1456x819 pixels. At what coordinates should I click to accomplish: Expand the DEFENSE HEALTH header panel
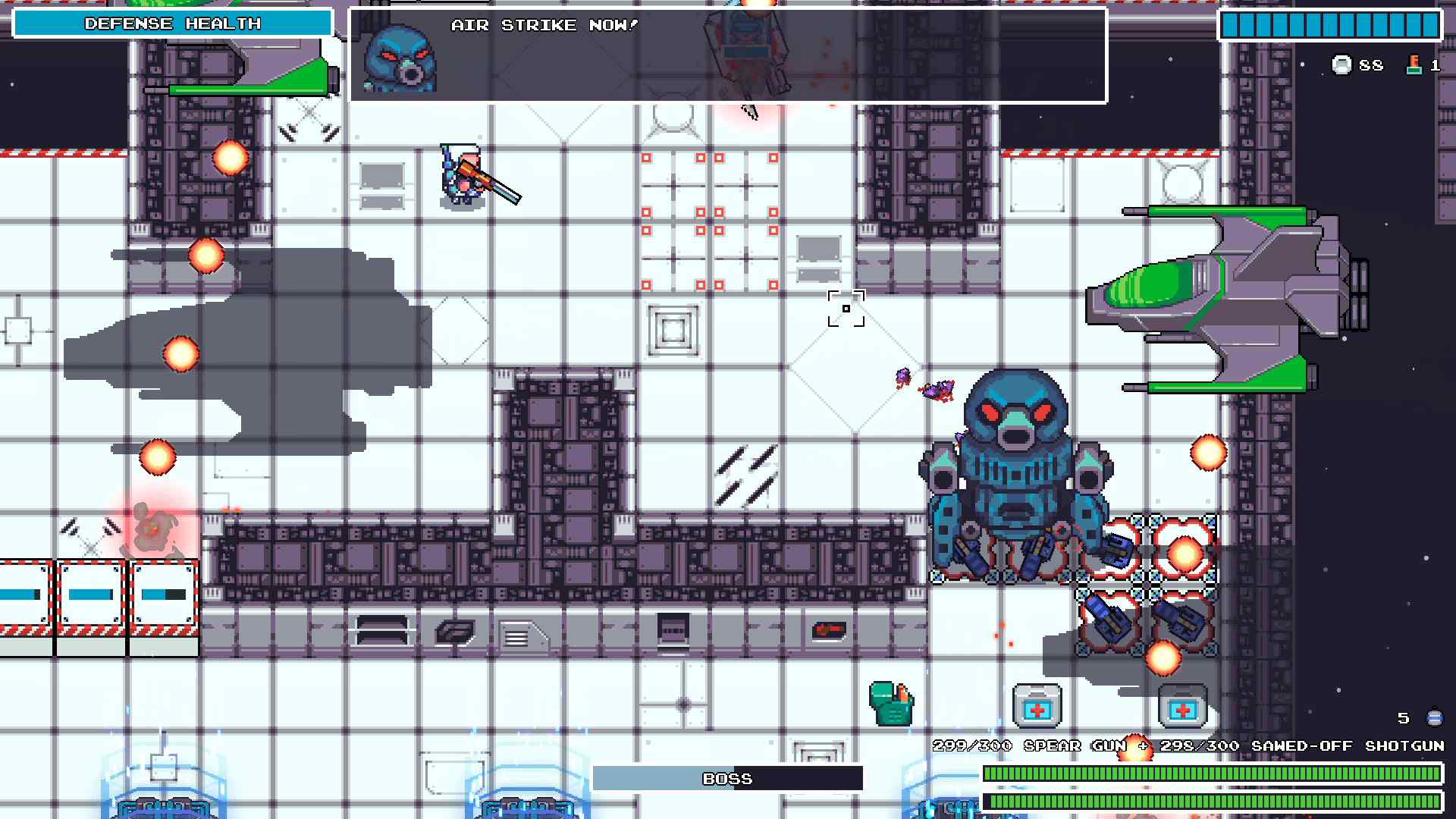tap(173, 24)
